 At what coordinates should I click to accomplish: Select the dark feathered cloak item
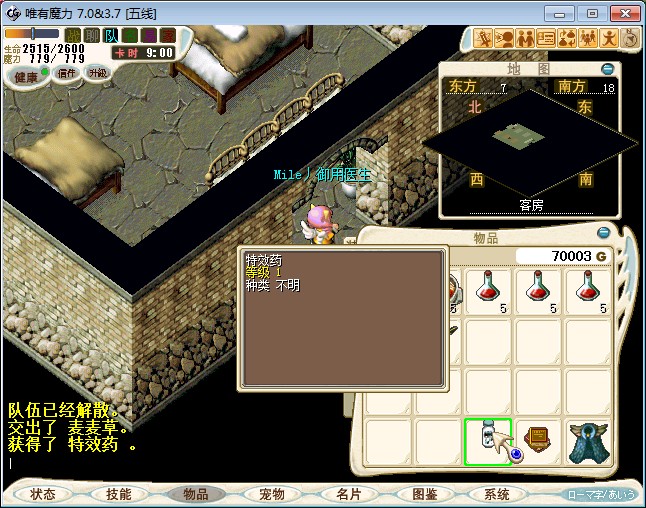(588, 441)
